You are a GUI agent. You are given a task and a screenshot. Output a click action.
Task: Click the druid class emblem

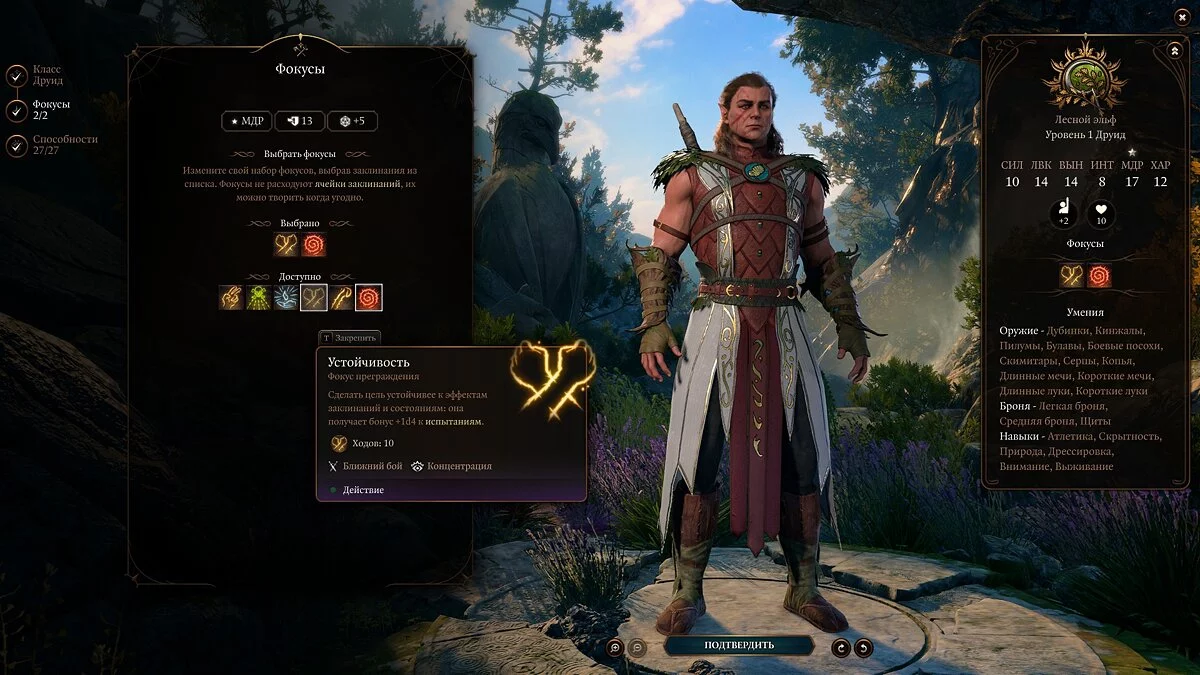(1083, 78)
